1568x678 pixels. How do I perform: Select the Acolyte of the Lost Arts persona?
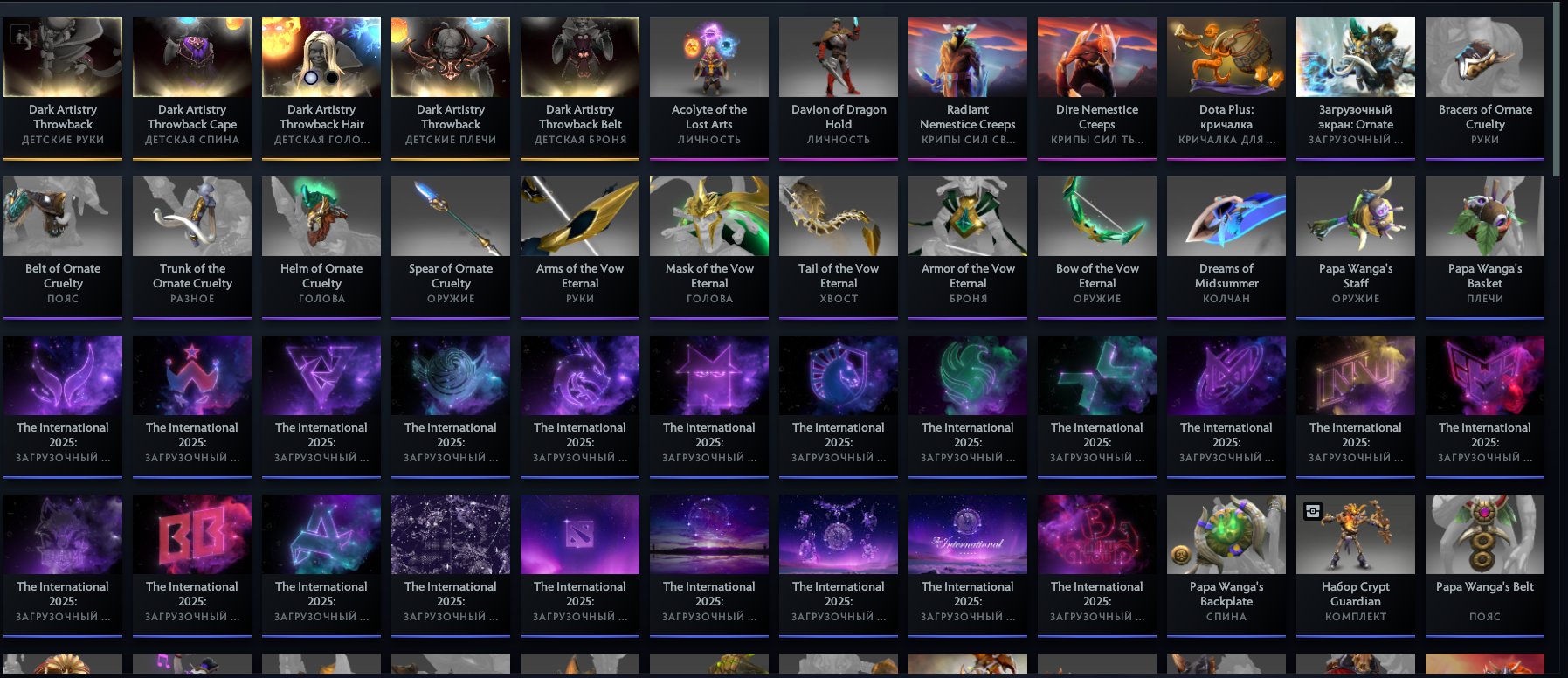(708, 57)
